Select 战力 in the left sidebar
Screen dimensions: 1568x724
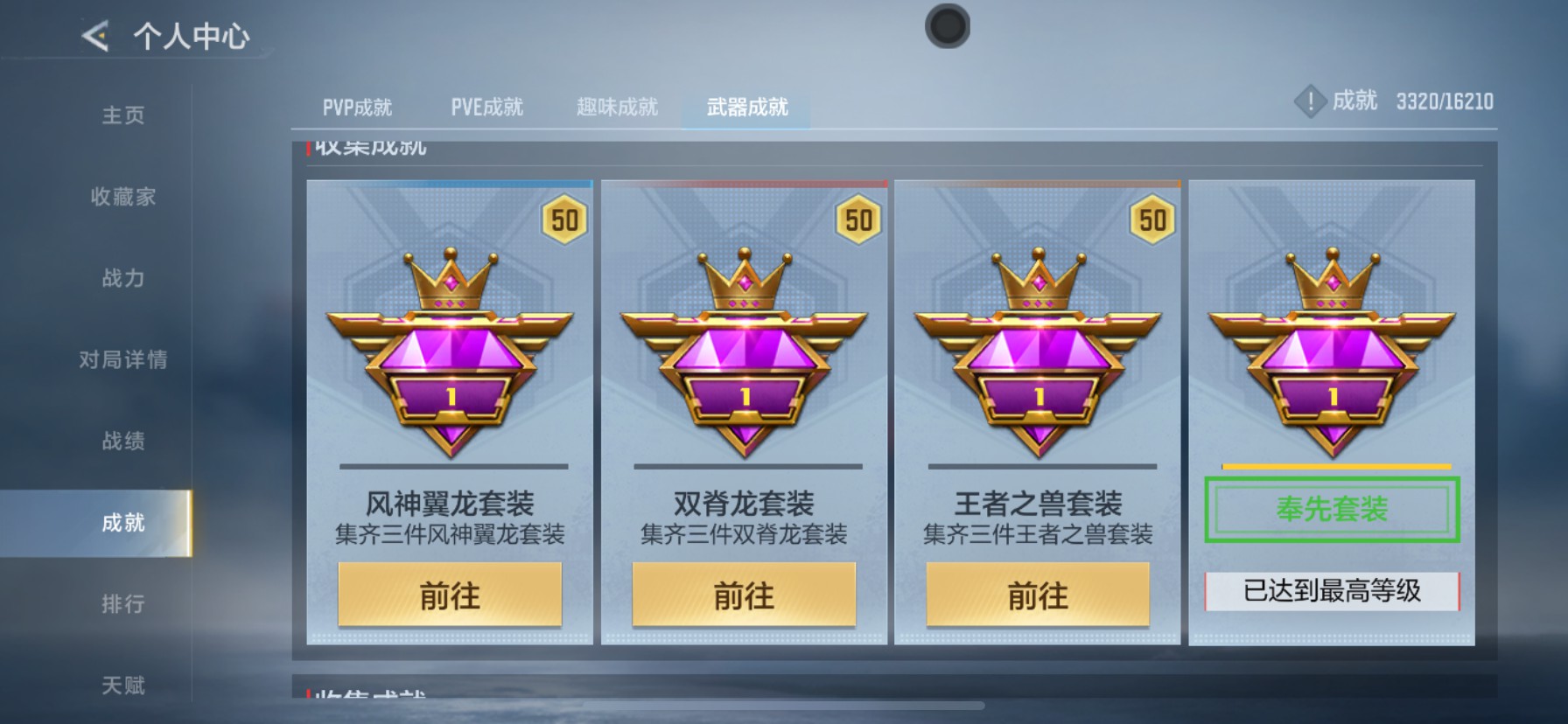pyautogui.click(x=122, y=279)
